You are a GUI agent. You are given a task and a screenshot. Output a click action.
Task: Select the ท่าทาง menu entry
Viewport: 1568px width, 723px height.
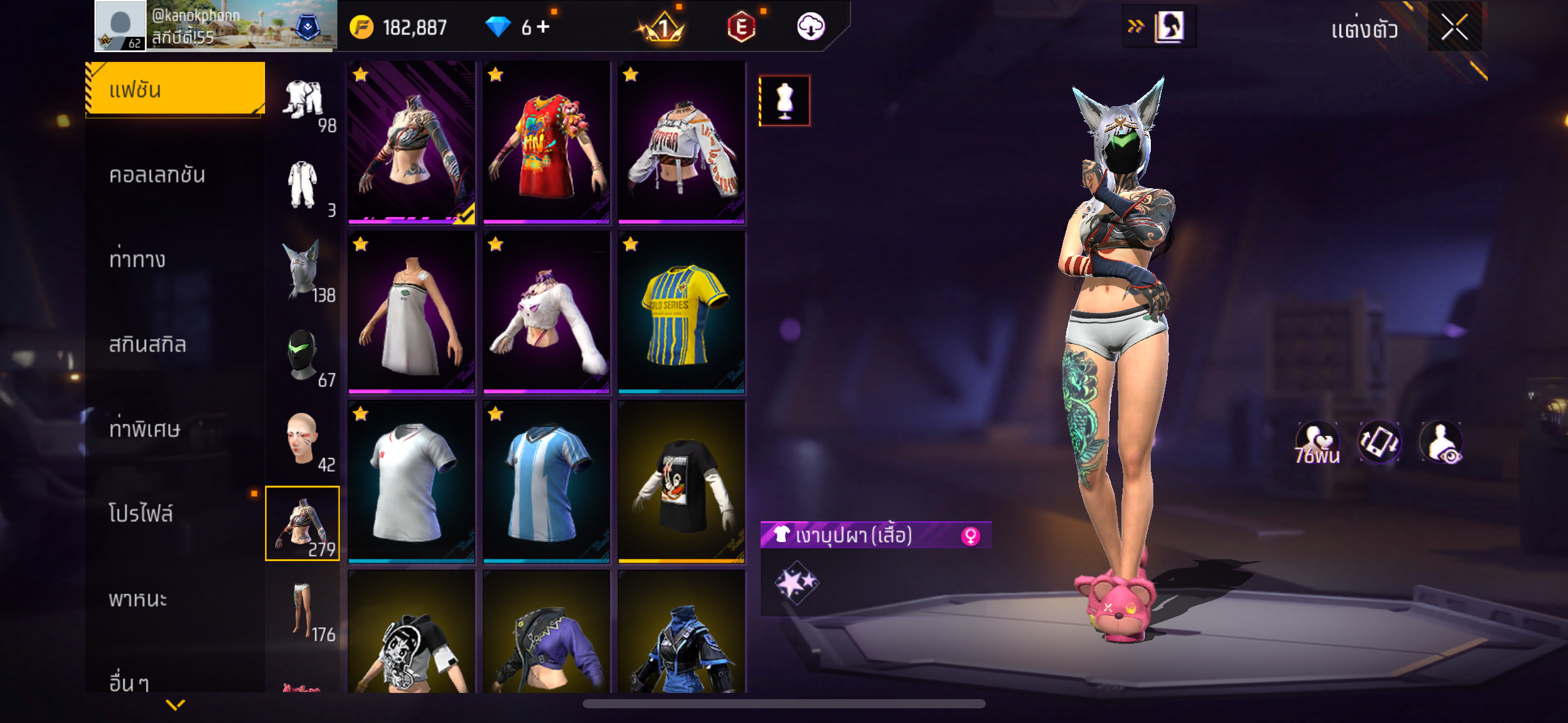click(137, 260)
